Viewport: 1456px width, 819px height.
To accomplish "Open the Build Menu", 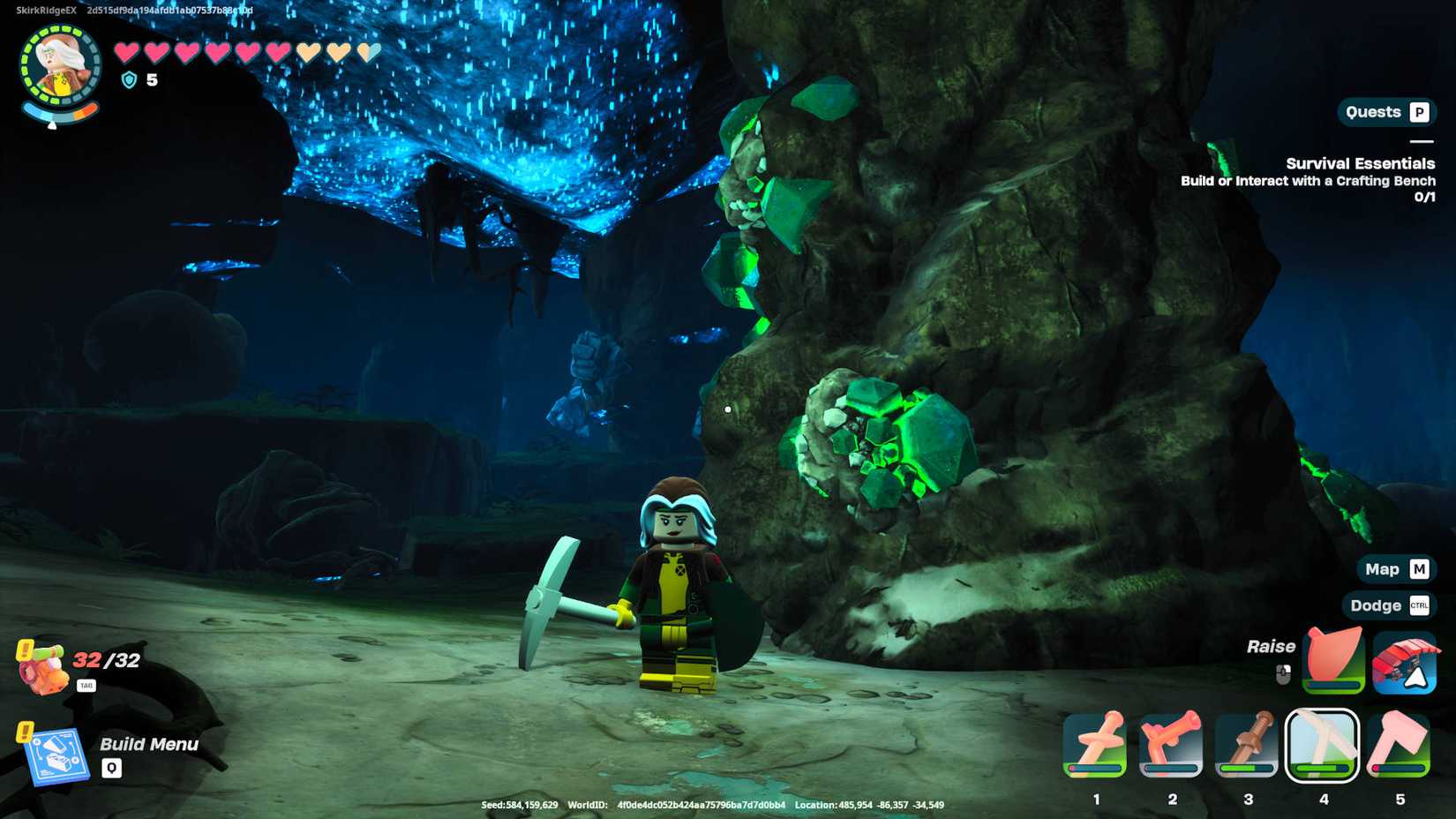I will (x=148, y=744).
